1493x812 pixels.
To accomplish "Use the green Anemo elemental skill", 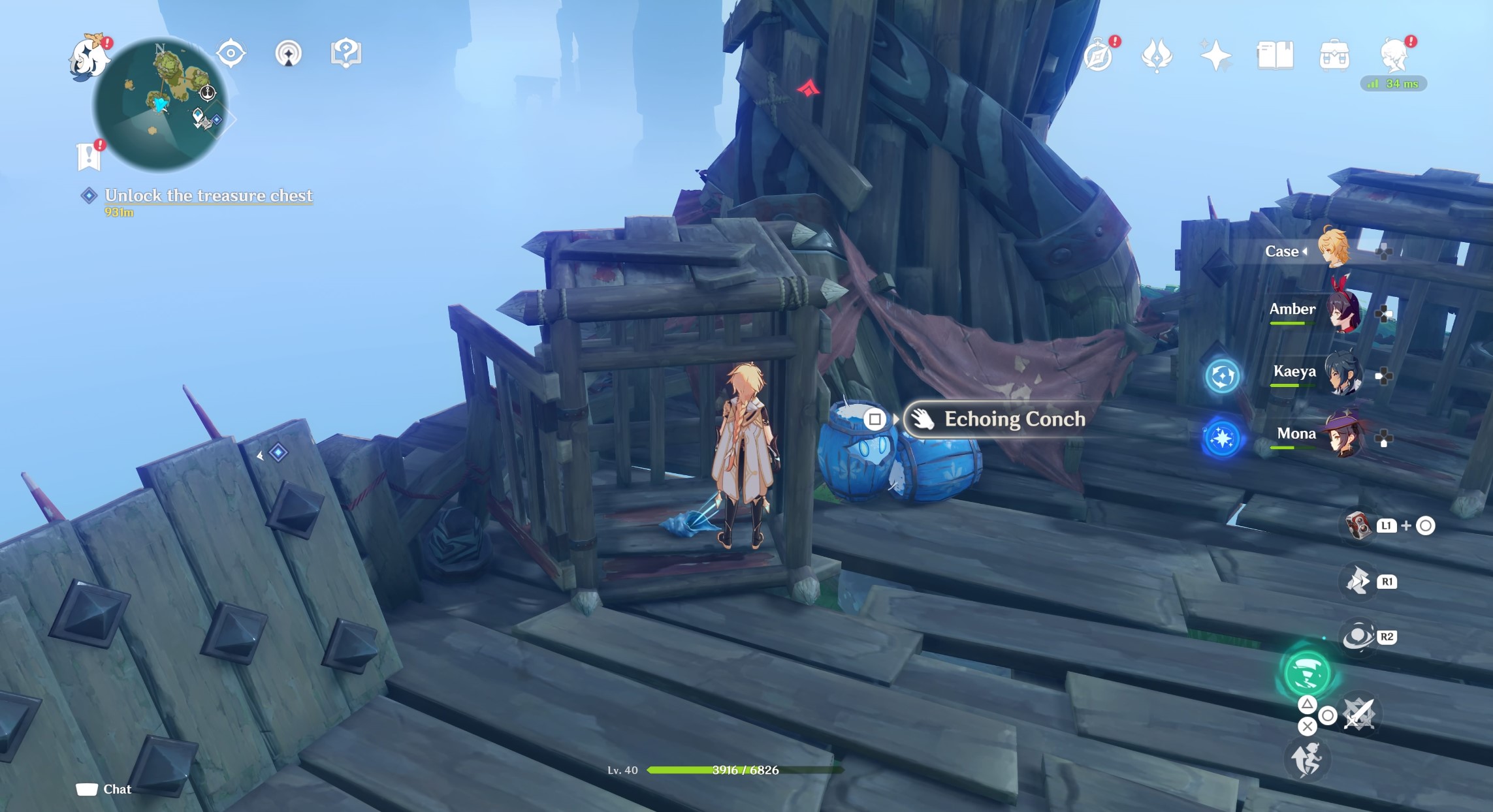I will point(1307,674).
